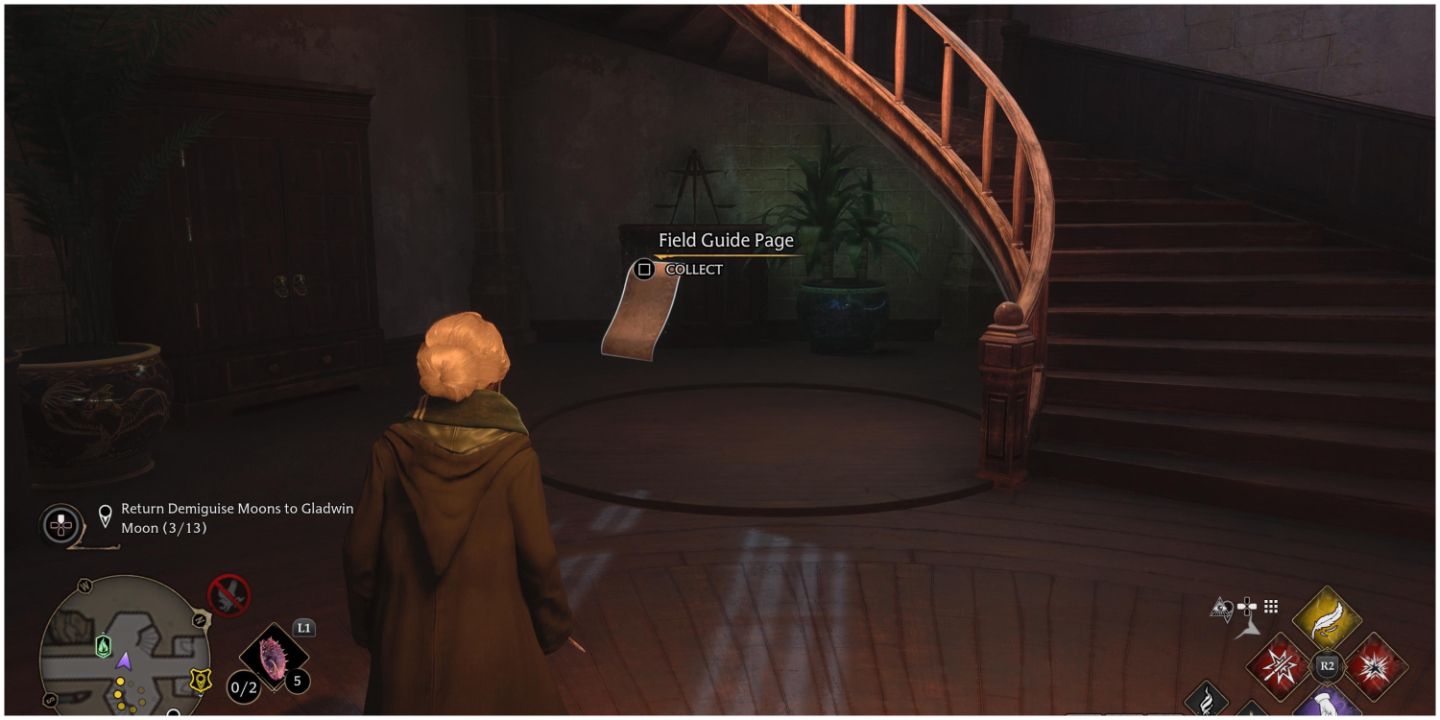Click the R2 cast button indicator
The height and width of the screenshot is (720, 1440).
coord(1327,665)
